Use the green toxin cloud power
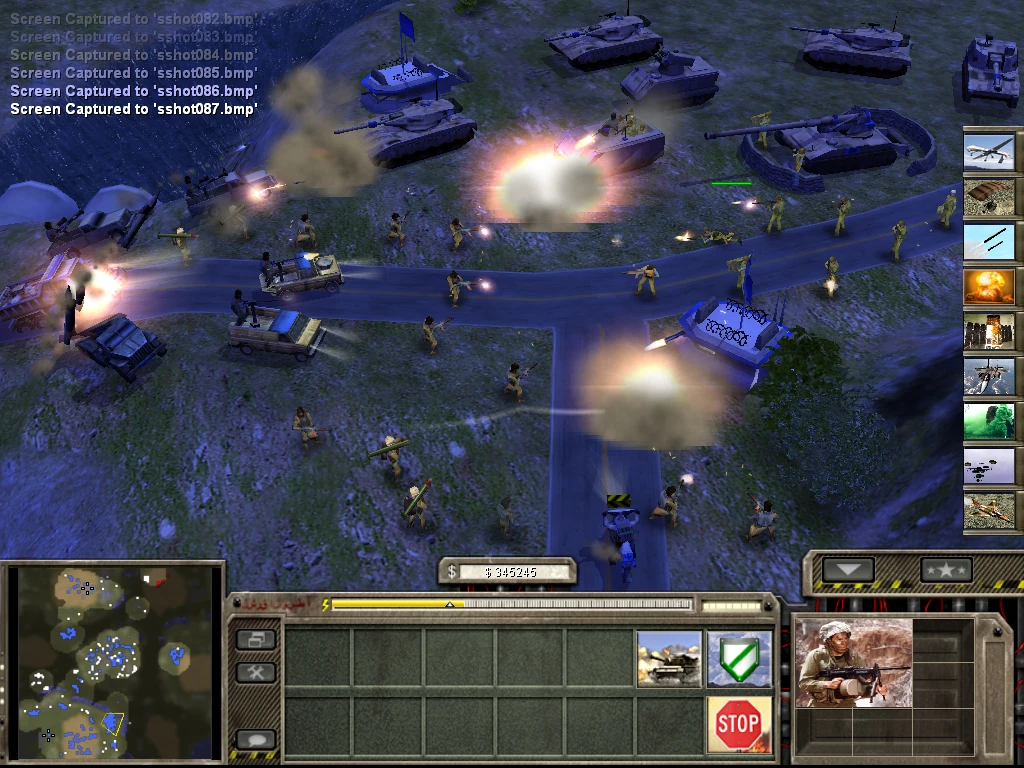 (x=989, y=421)
